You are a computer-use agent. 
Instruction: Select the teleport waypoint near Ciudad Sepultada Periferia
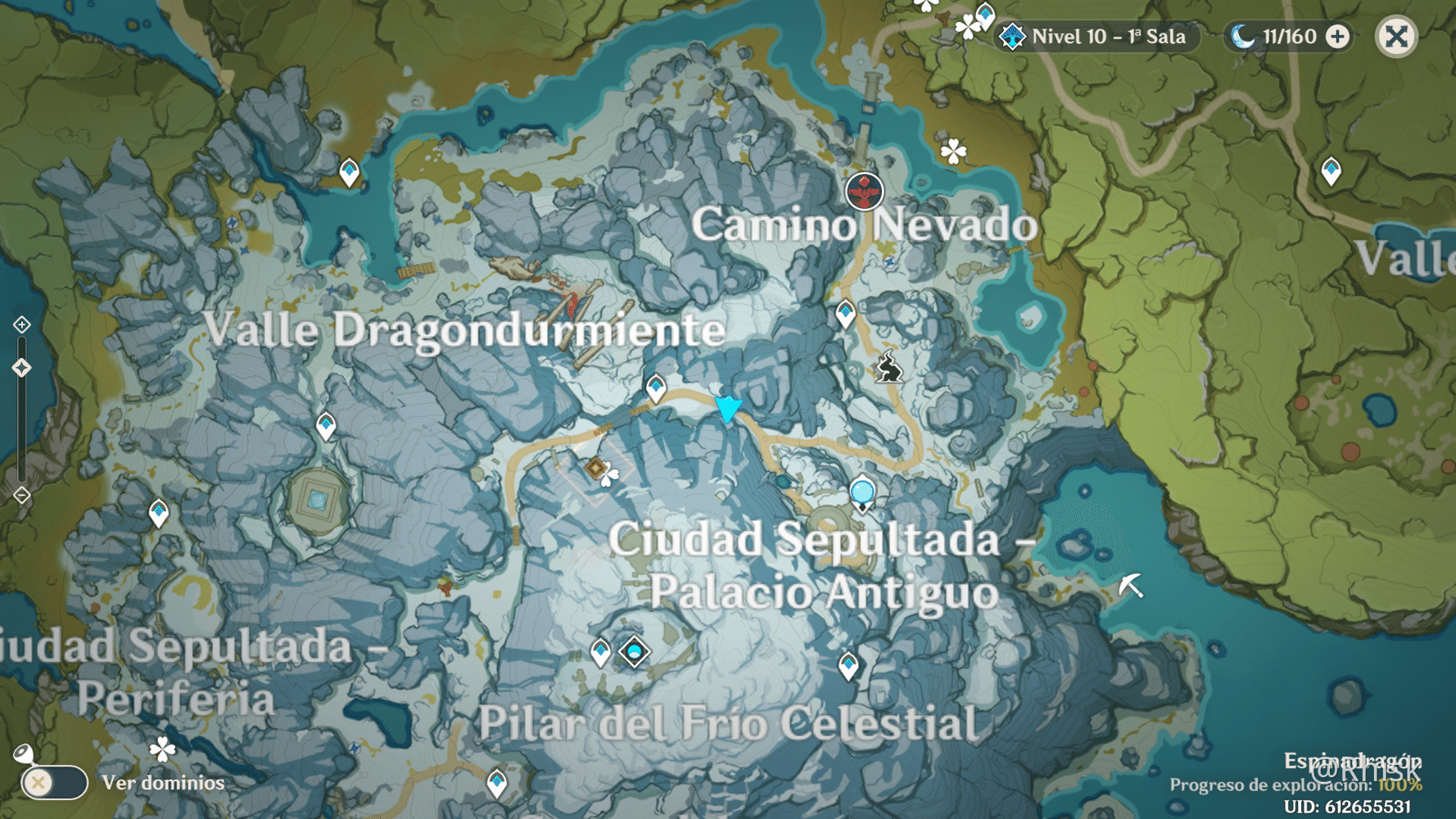tap(158, 512)
